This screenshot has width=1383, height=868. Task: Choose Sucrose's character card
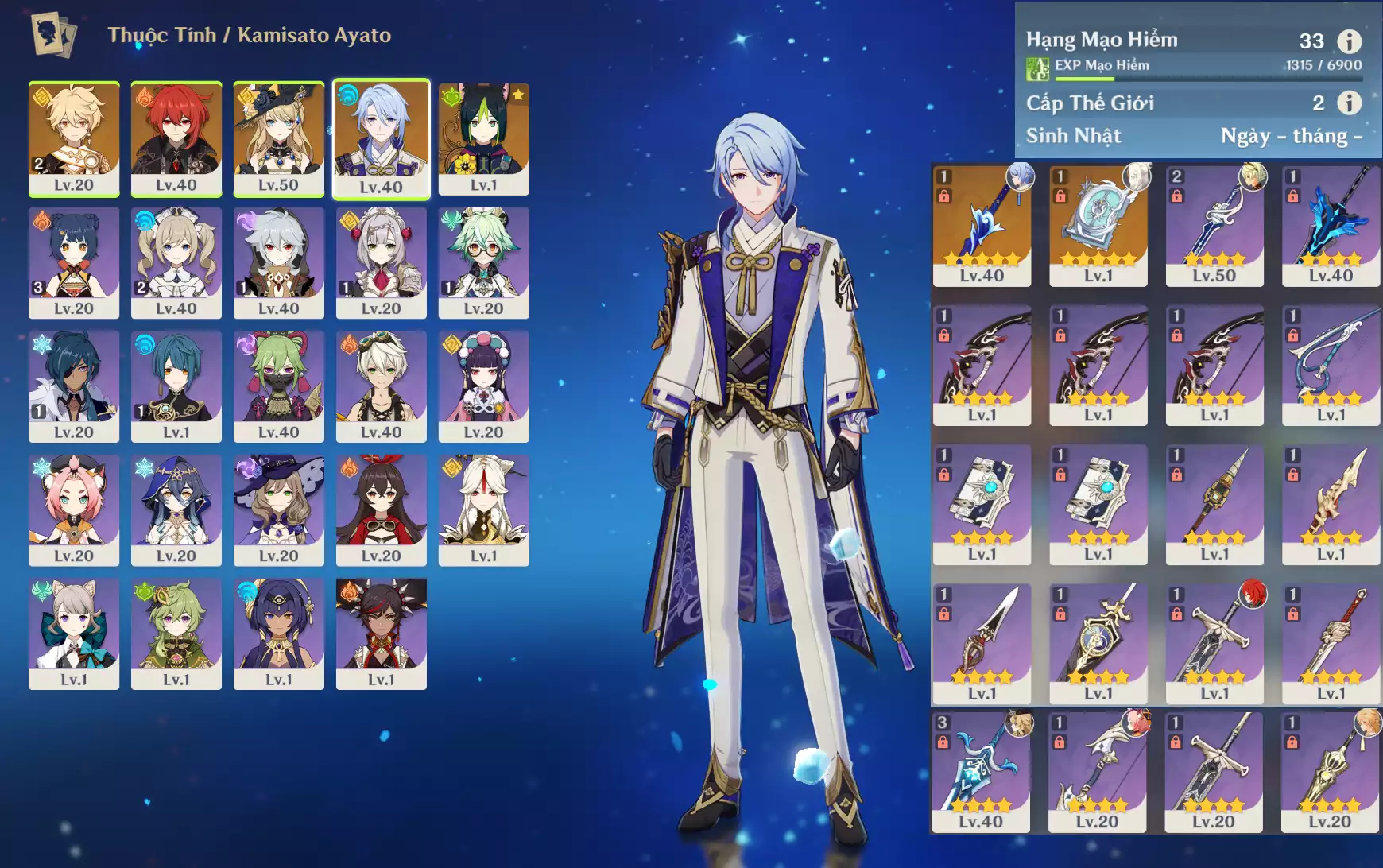[483, 262]
